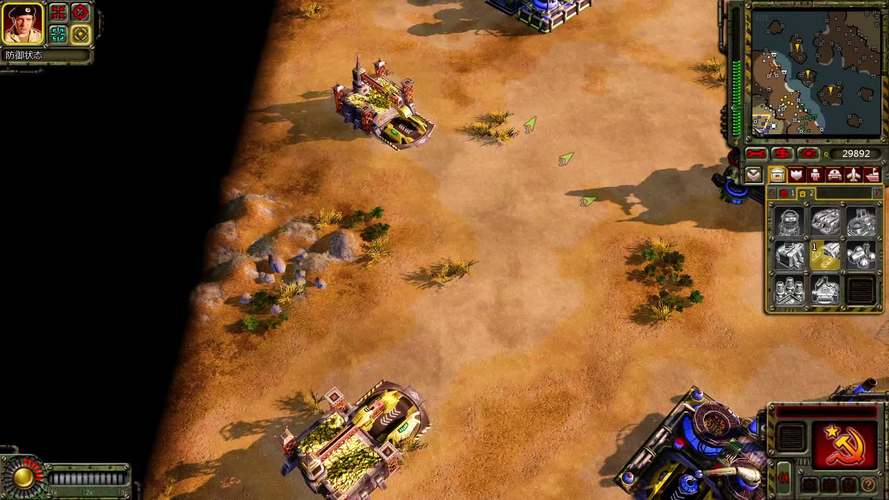Choose the top-left structure in build grid
The image size is (889, 500).
click(x=790, y=222)
